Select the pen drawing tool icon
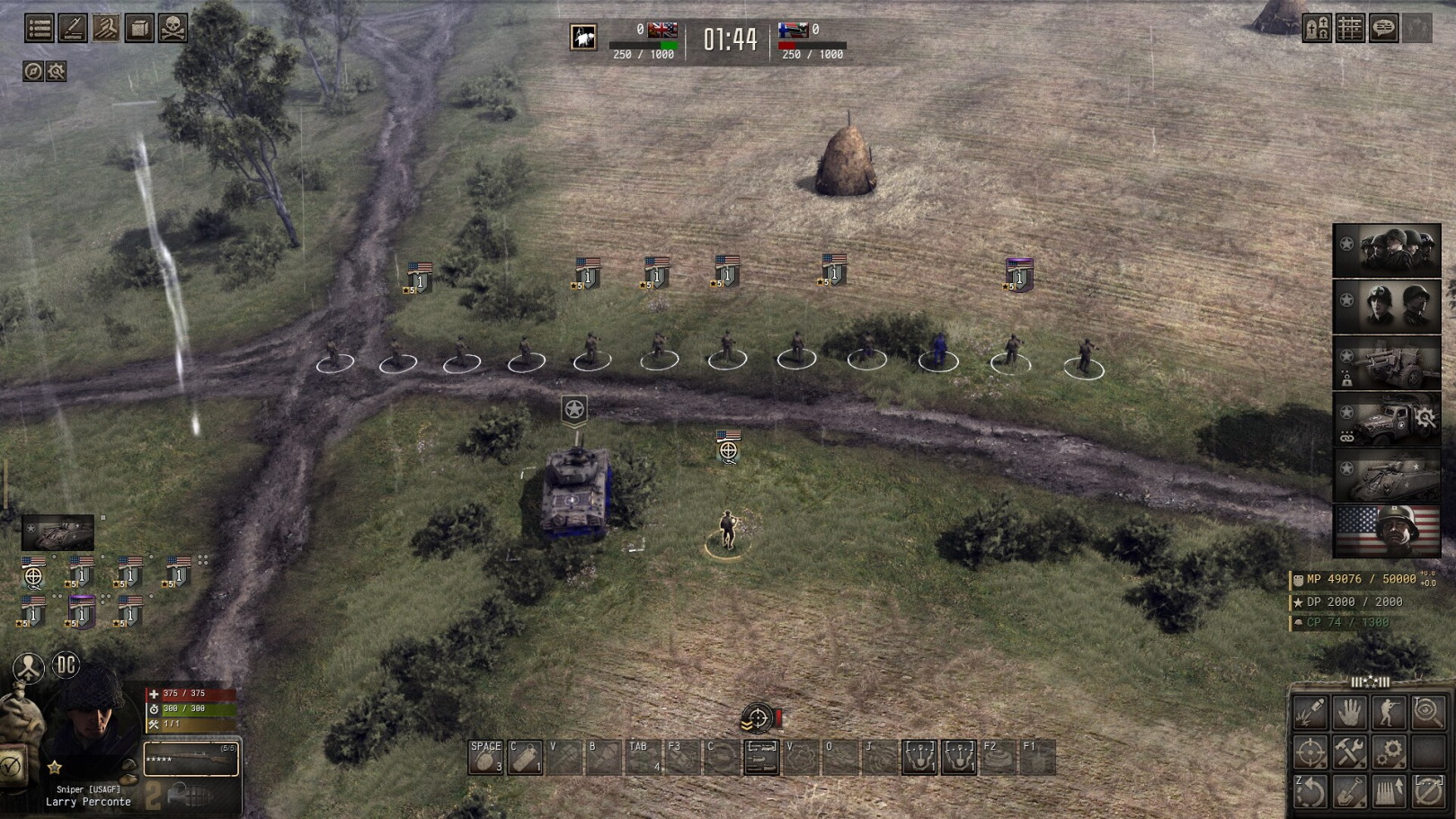Image resolution: width=1456 pixels, height=819 pixels. 73,29
